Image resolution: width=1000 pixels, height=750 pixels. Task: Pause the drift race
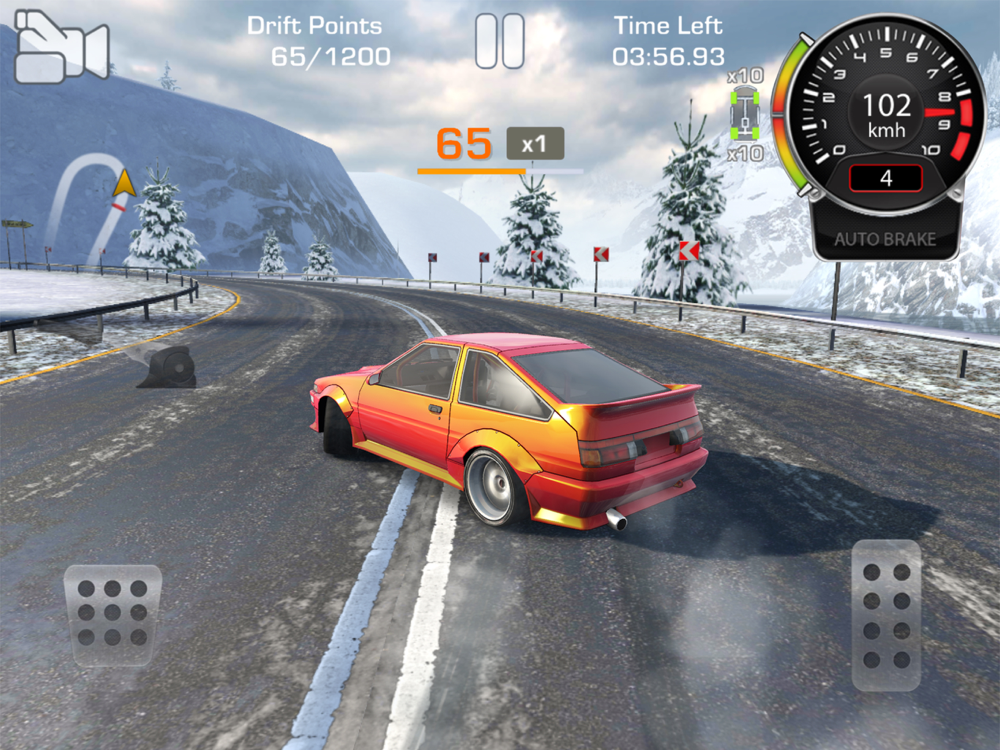[x=499, y=41]
